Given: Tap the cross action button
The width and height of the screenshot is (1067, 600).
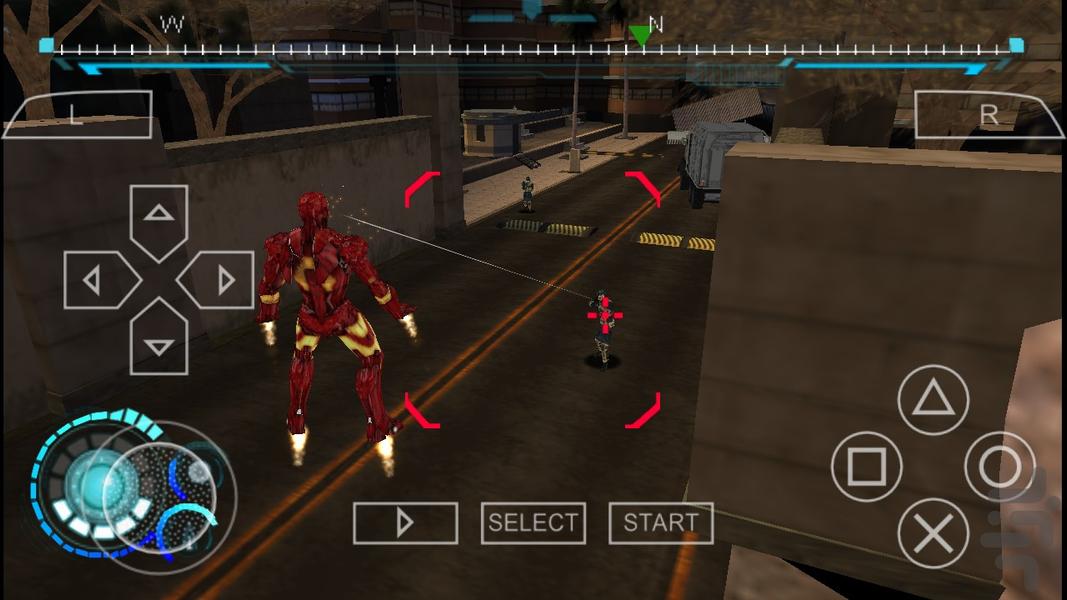Looking at the screenshot, I should point(933,533).
